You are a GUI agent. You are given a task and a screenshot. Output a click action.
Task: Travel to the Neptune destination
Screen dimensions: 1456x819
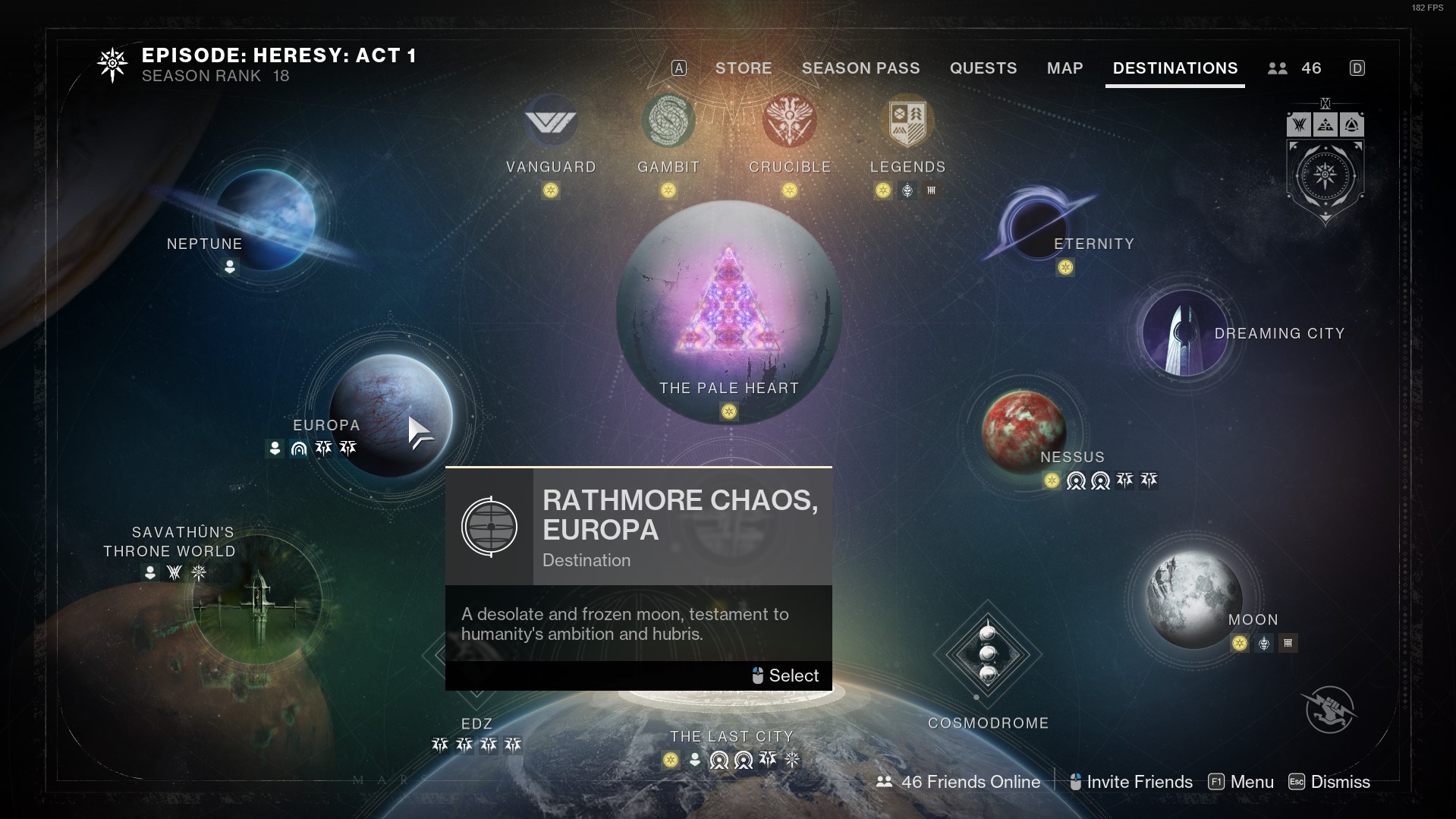[x=266, y=219]
